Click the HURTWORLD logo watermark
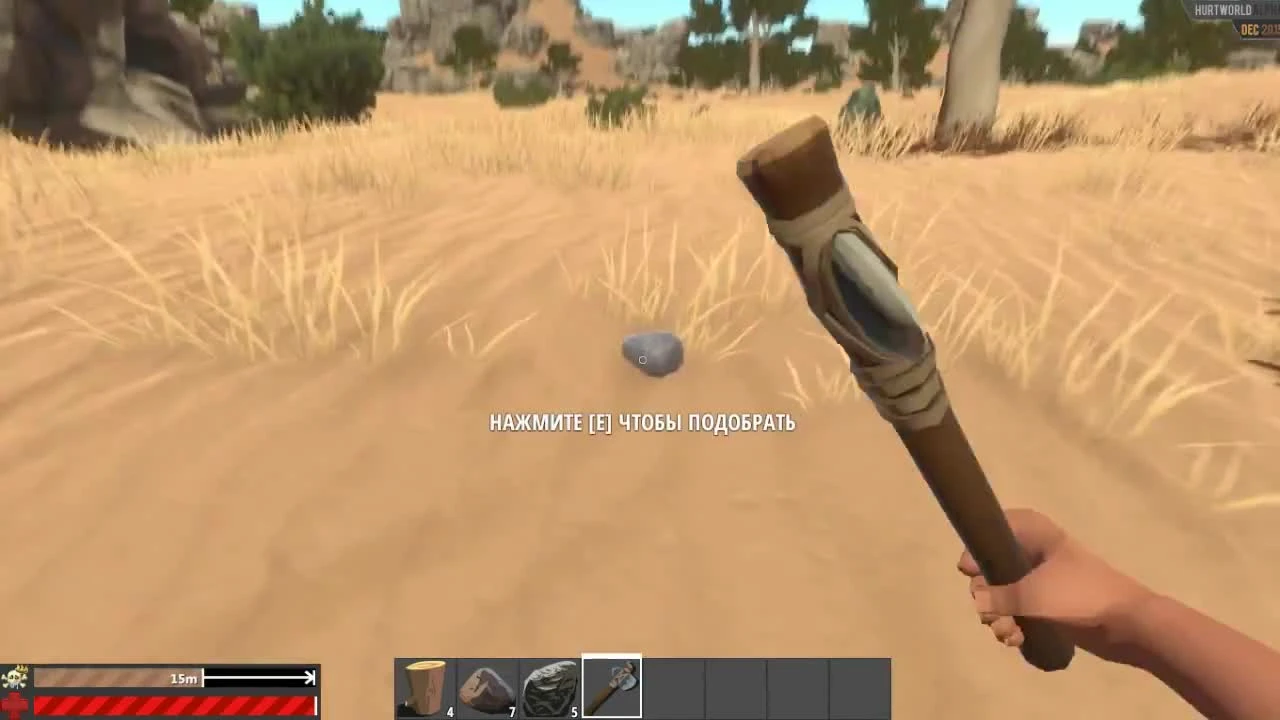Image resolution: width=1280 pixels, height=720 pixels. point(1222,8)
